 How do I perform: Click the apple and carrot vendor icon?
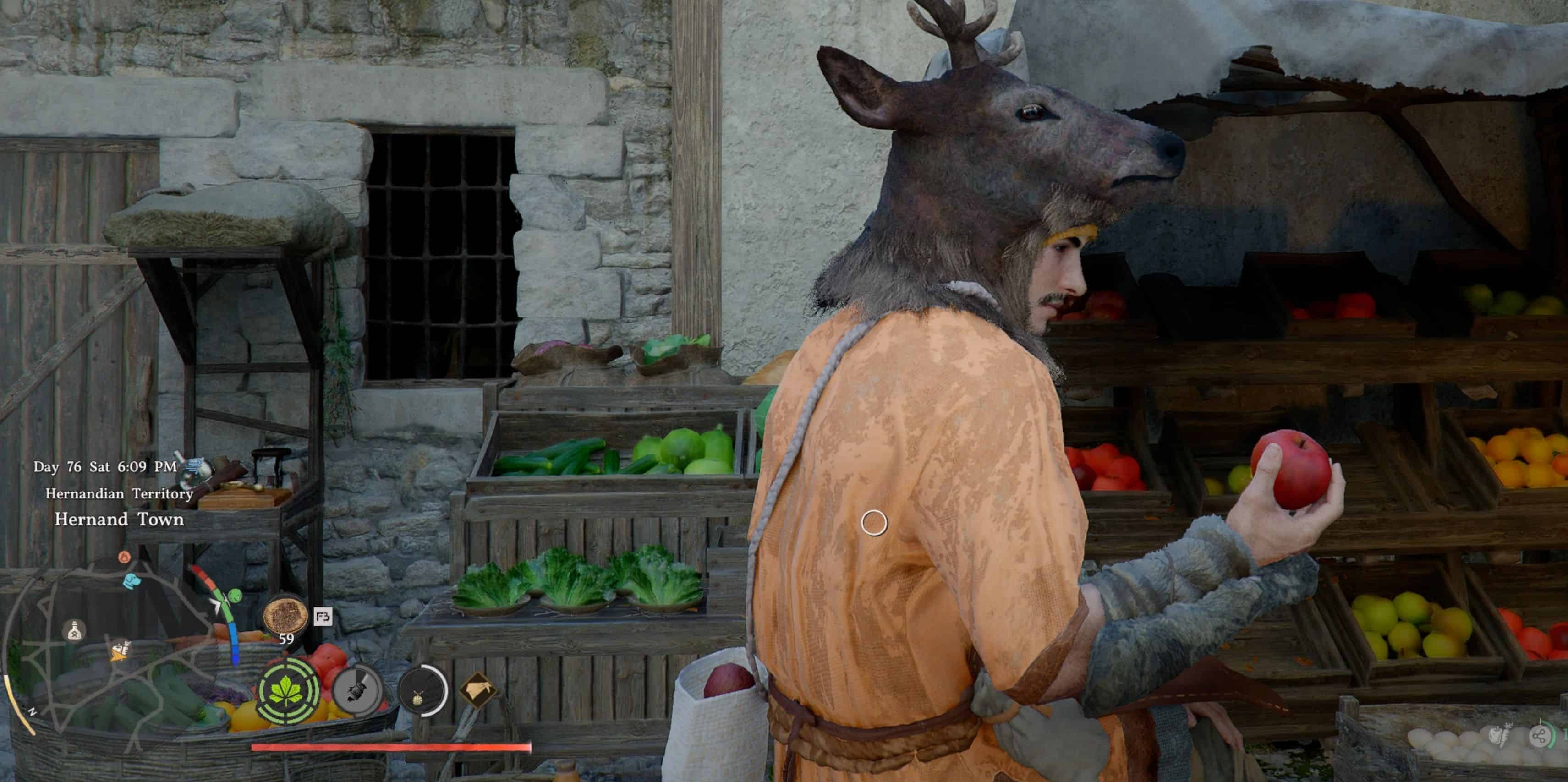click(x=1499, y=736)
